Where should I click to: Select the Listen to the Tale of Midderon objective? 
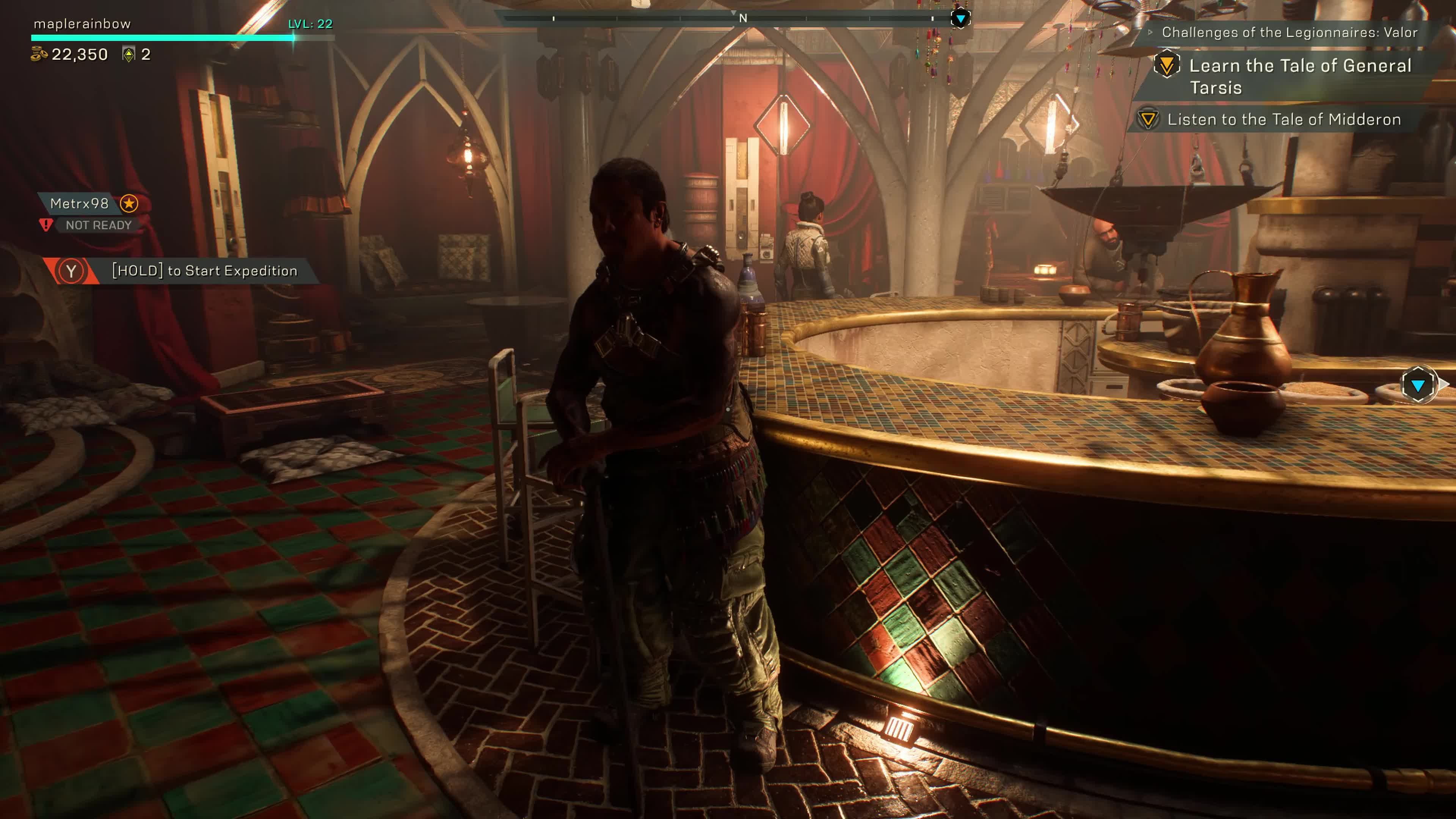1283,120
